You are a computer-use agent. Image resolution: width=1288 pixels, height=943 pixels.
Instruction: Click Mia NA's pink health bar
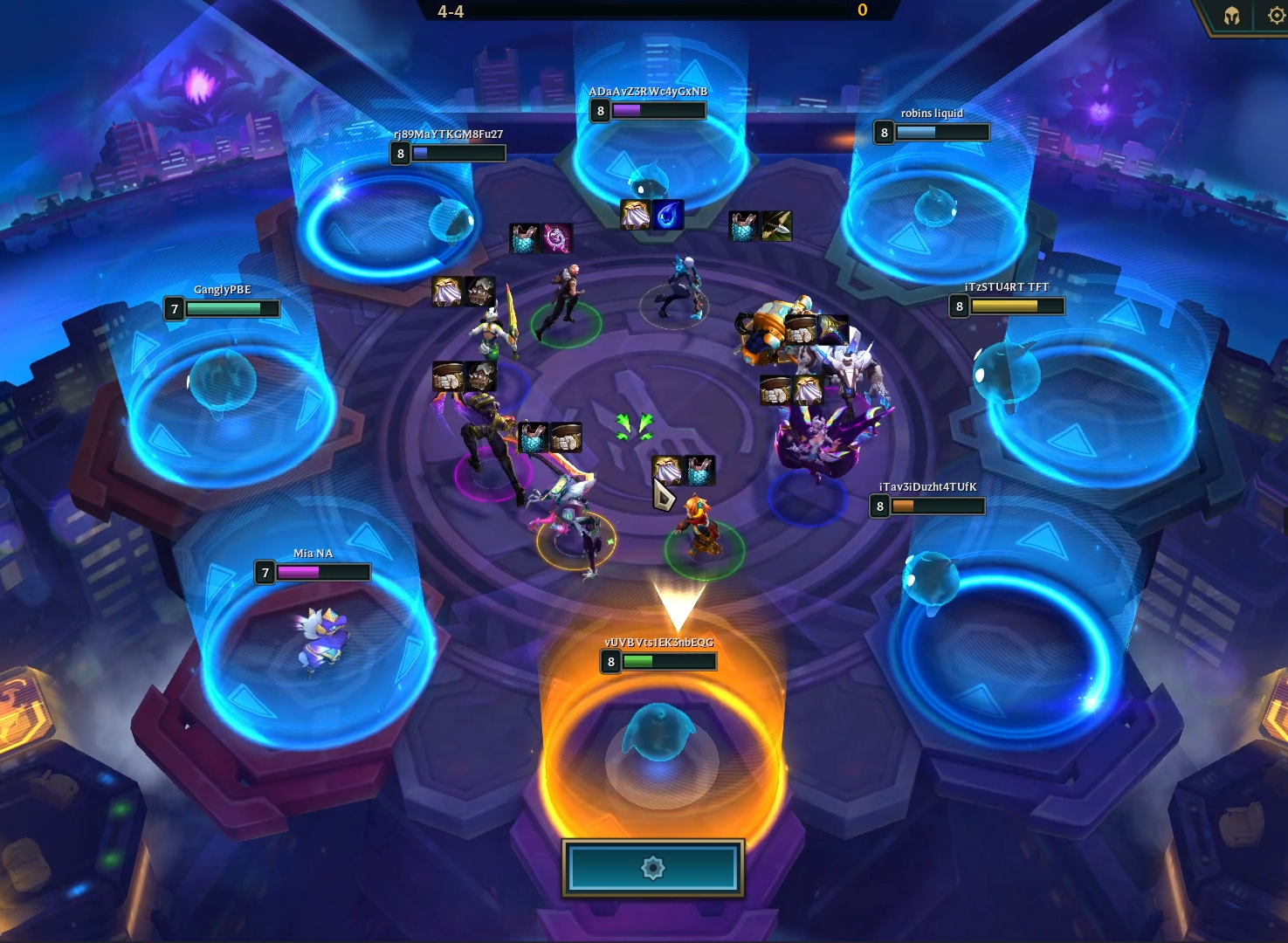(301, 573)
